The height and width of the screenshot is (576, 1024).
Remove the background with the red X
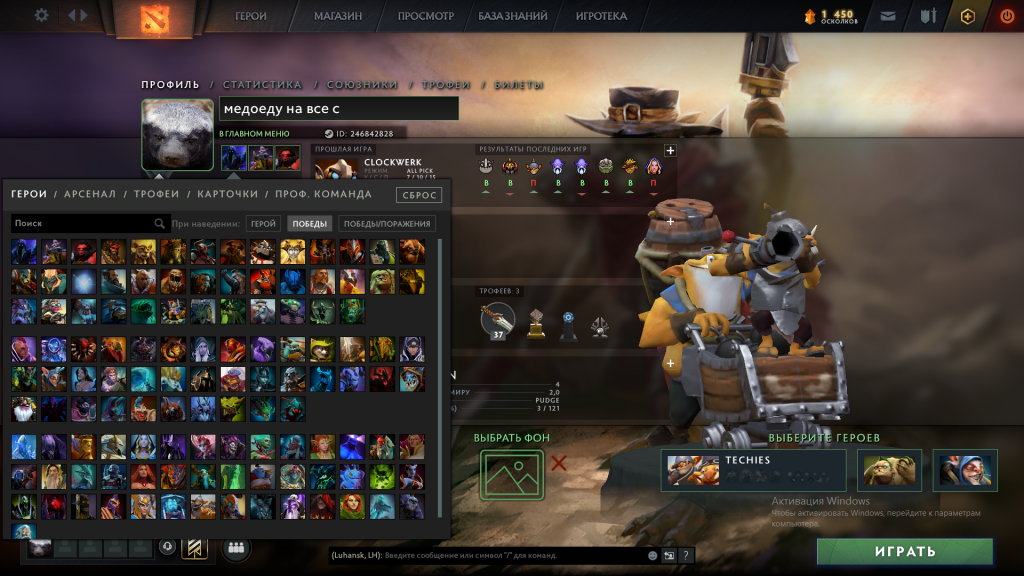(559, 463)
